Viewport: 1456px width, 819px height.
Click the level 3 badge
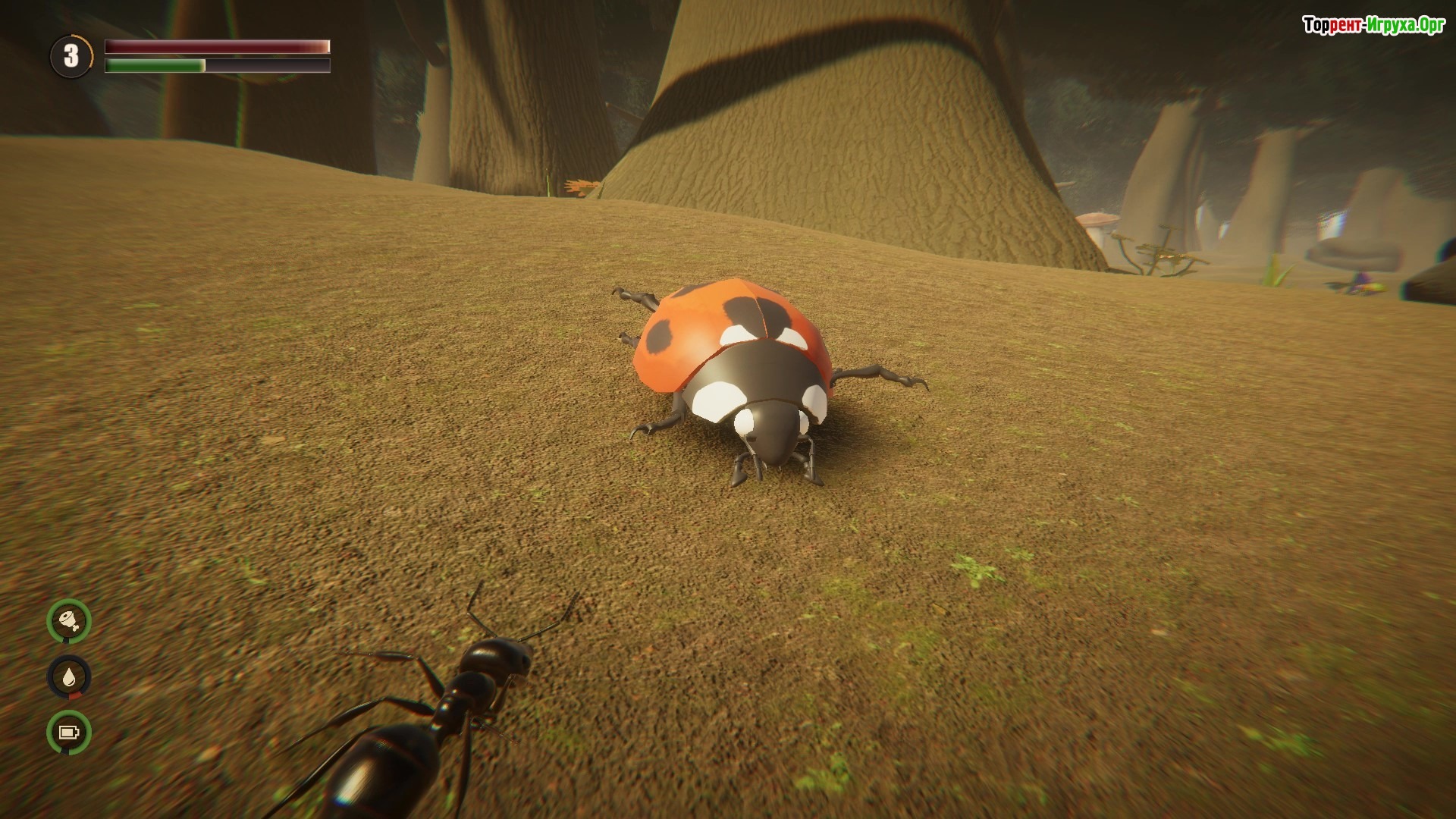click(x=71, y=56)
